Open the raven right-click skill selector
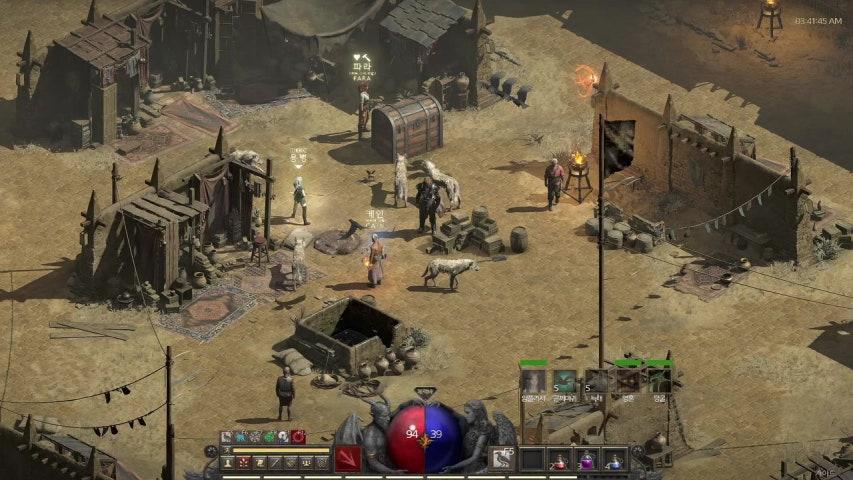 tap(503, 459)
